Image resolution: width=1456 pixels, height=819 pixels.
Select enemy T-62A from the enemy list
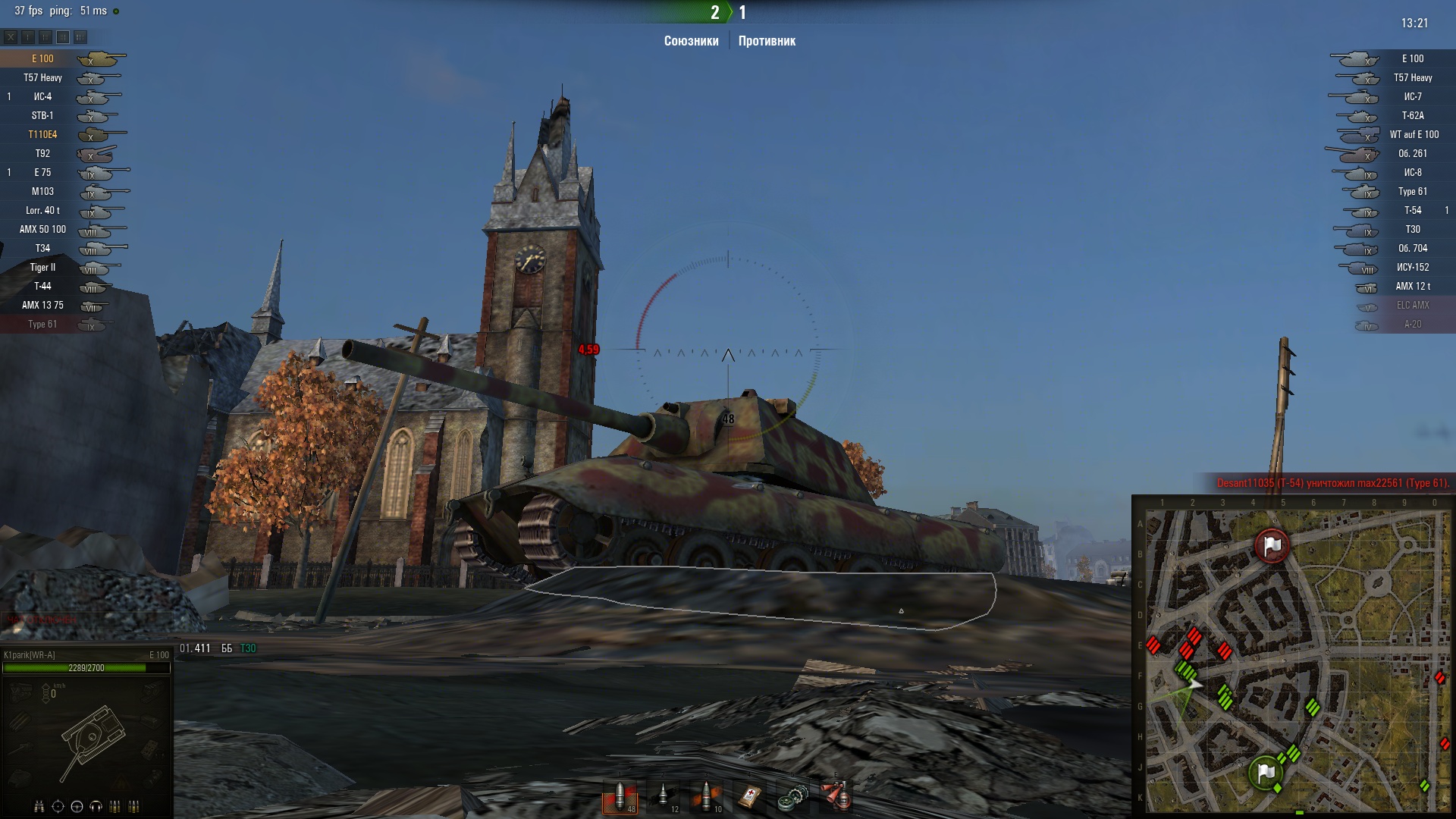click(1412, 116)
